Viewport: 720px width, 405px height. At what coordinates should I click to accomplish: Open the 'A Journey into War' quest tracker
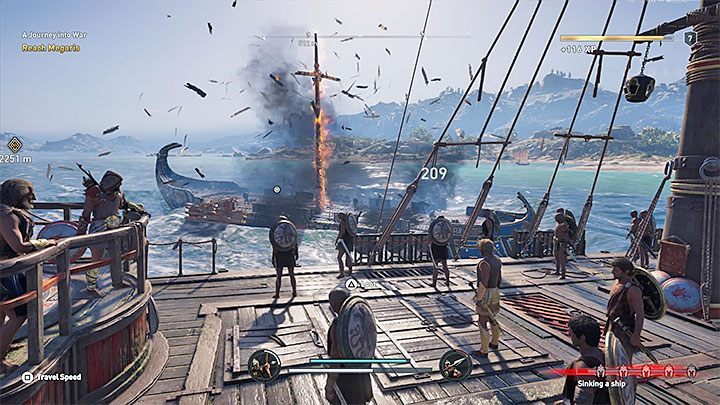tap(56, 35)
